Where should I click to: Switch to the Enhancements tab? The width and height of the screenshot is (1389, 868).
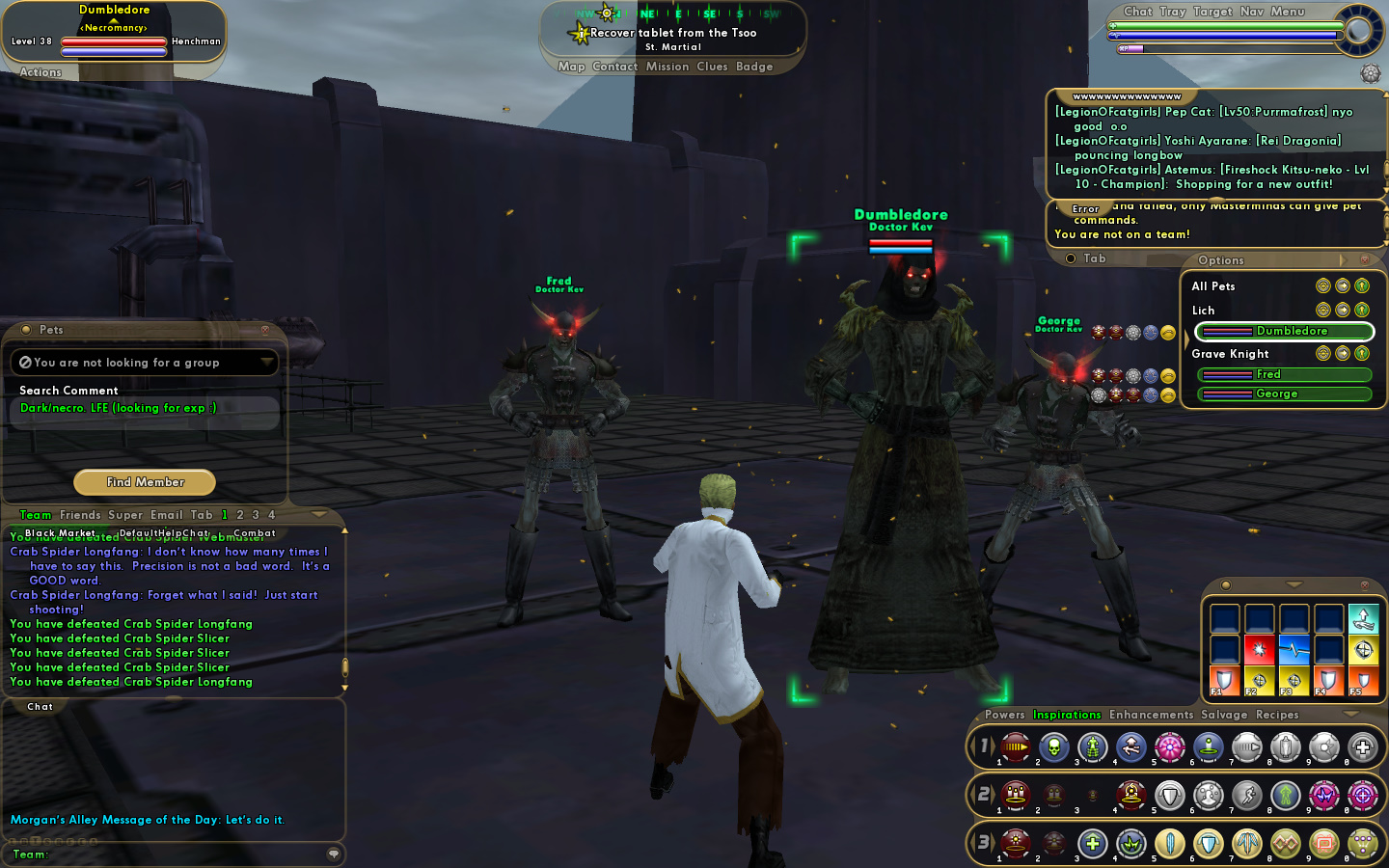1151,715
